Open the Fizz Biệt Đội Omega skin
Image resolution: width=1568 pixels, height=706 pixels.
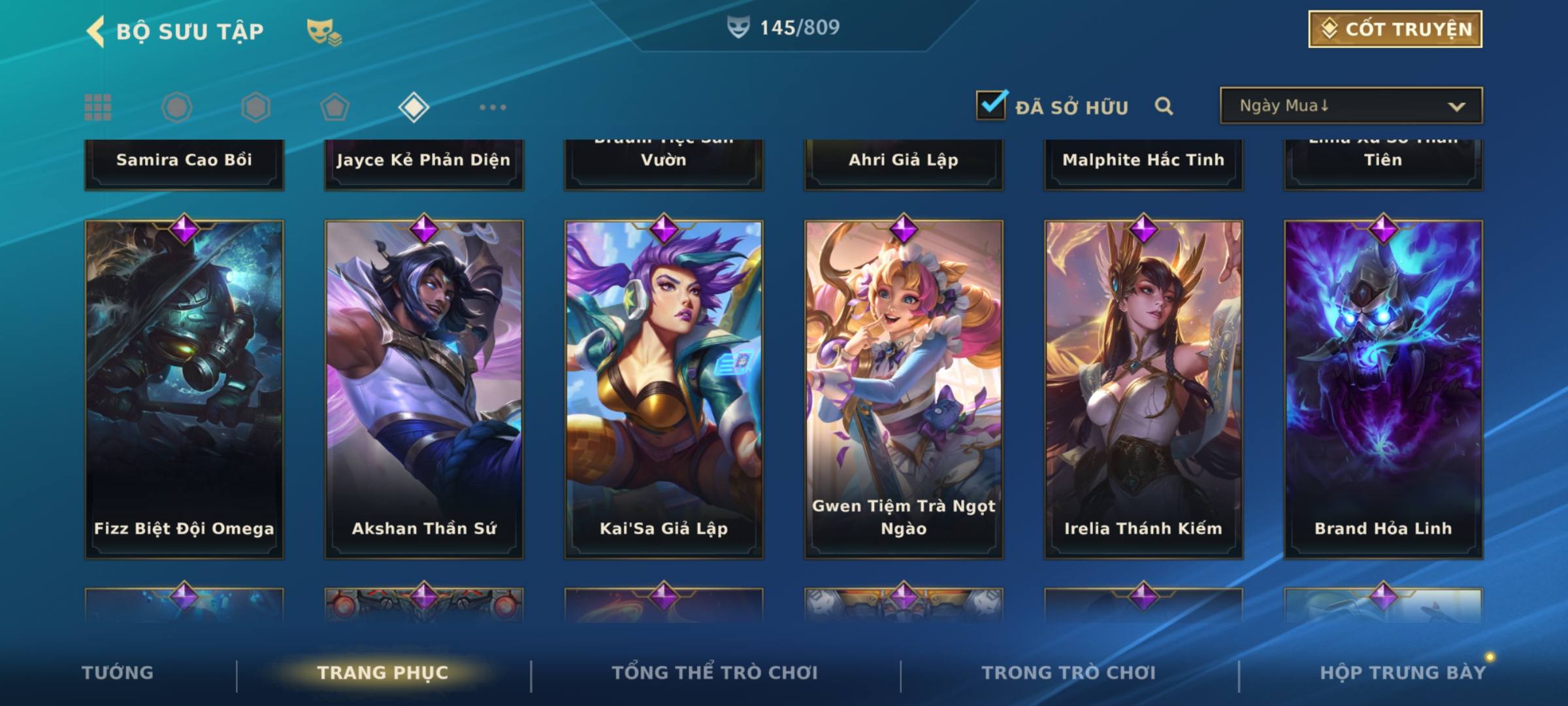[184, 389]
